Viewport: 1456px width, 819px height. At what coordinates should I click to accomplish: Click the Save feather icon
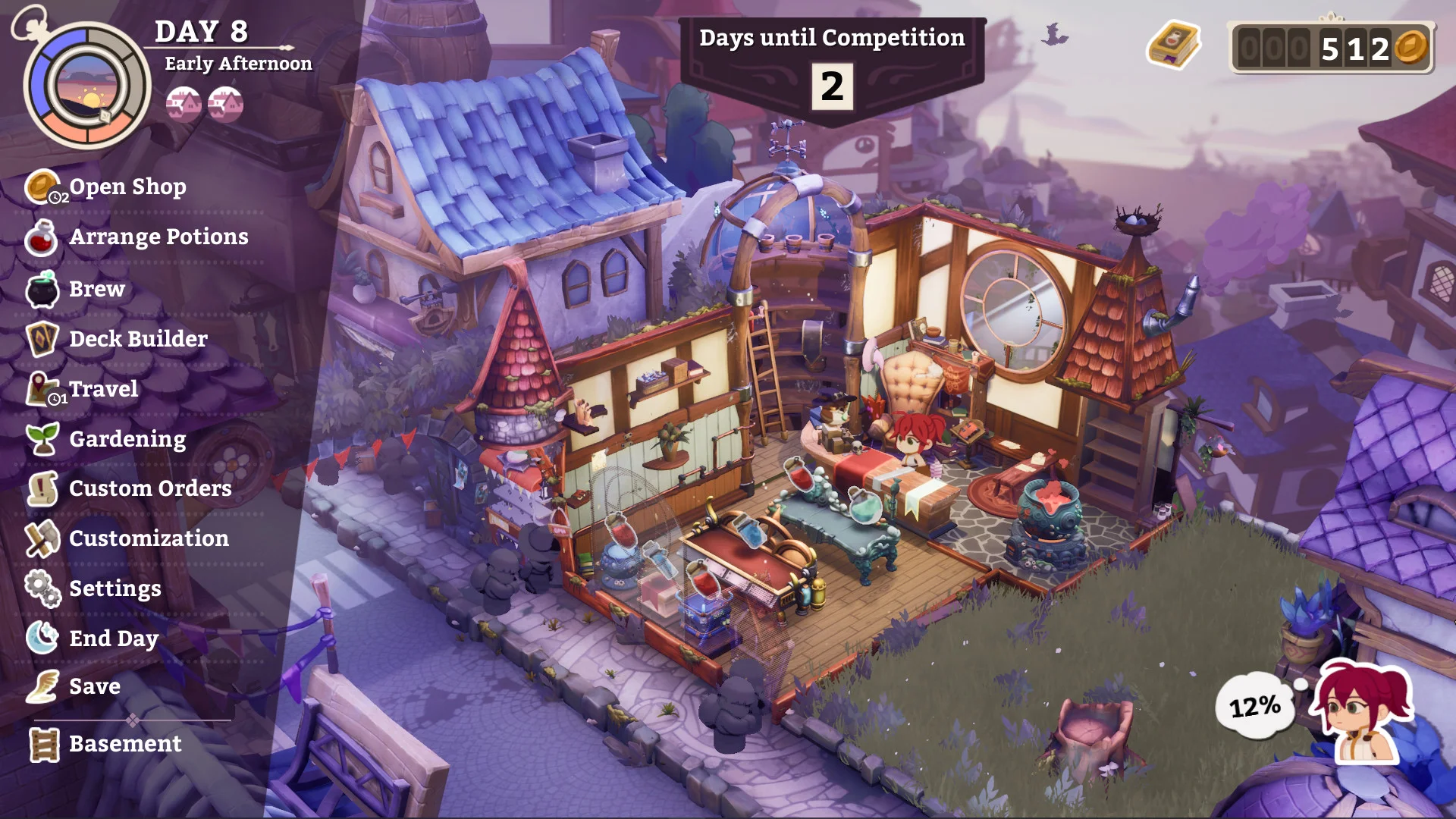pos(43,686)
